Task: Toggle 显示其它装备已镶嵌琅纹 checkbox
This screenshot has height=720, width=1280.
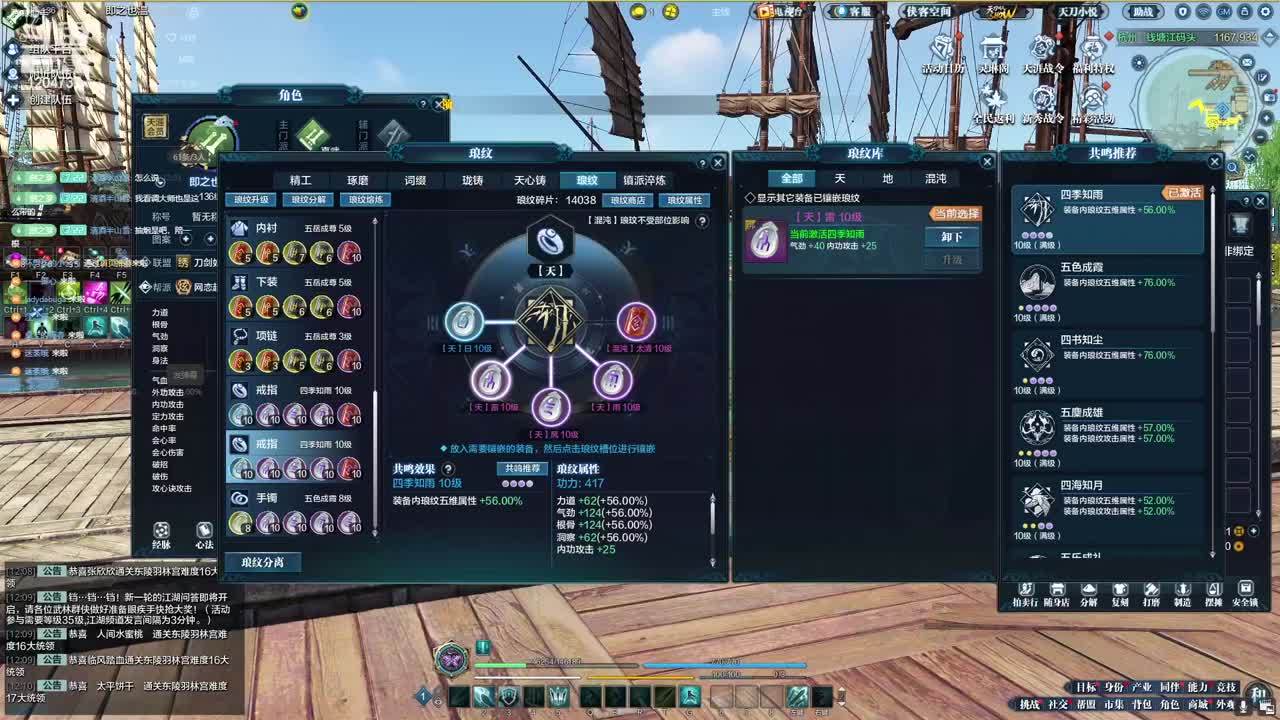Action: (750, 198)
